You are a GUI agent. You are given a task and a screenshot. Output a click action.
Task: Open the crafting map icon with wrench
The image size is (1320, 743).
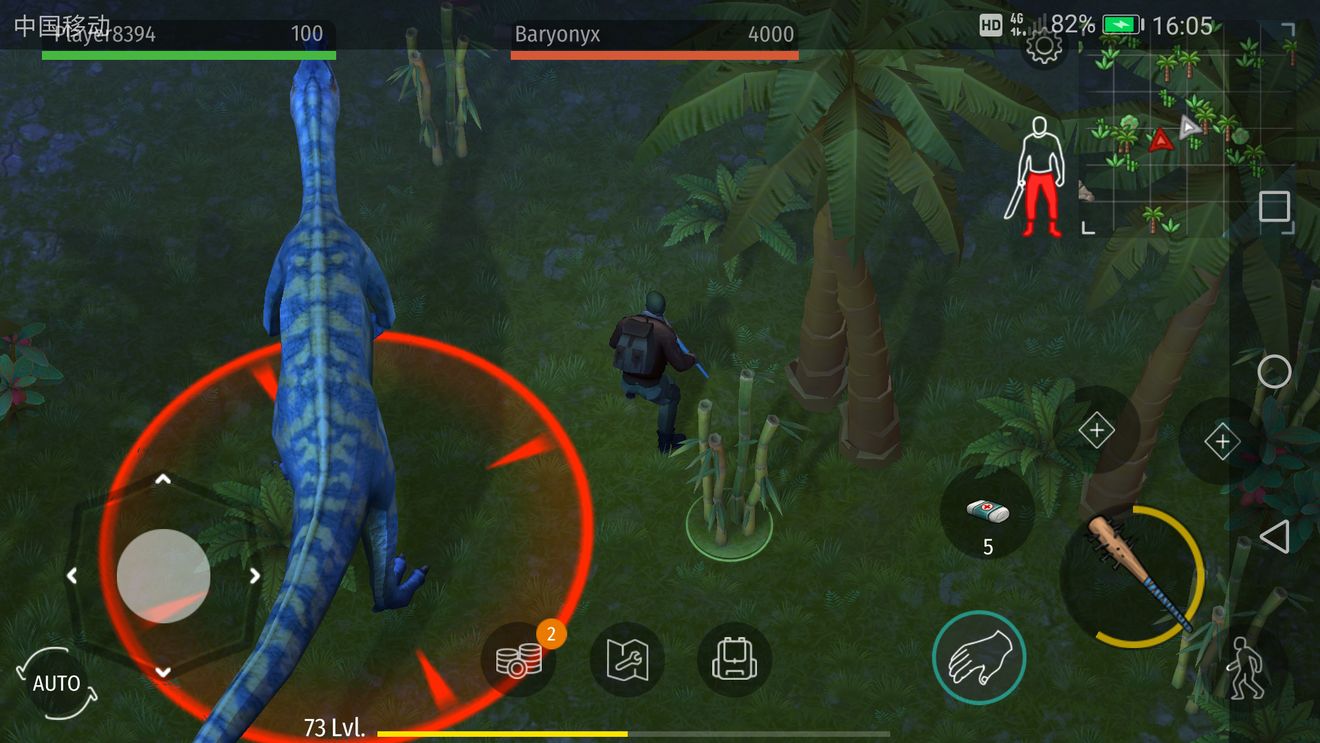[627, 658]
